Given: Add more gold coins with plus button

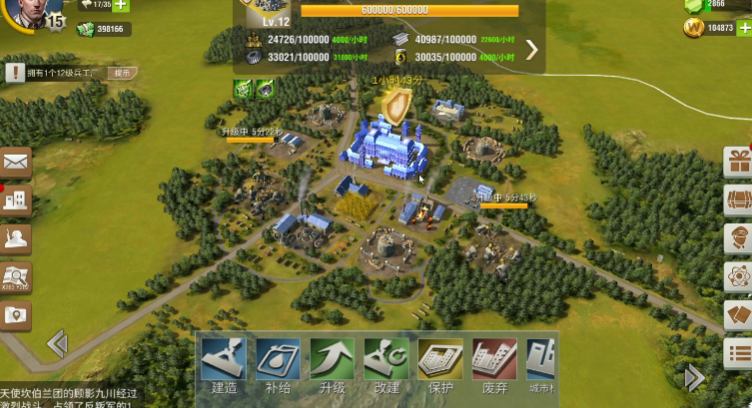Looking at the screenshot, I should coord(743,28).
